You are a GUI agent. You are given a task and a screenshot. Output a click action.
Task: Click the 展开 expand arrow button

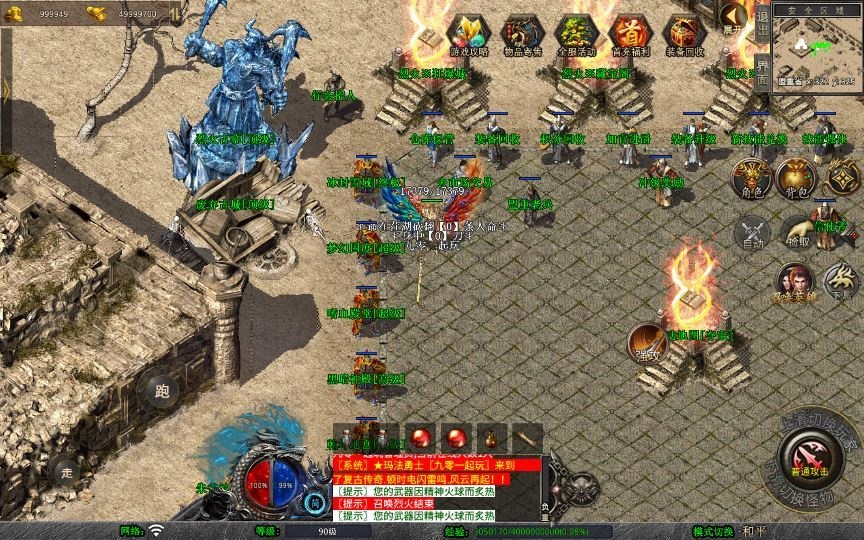tap(734, 17)
